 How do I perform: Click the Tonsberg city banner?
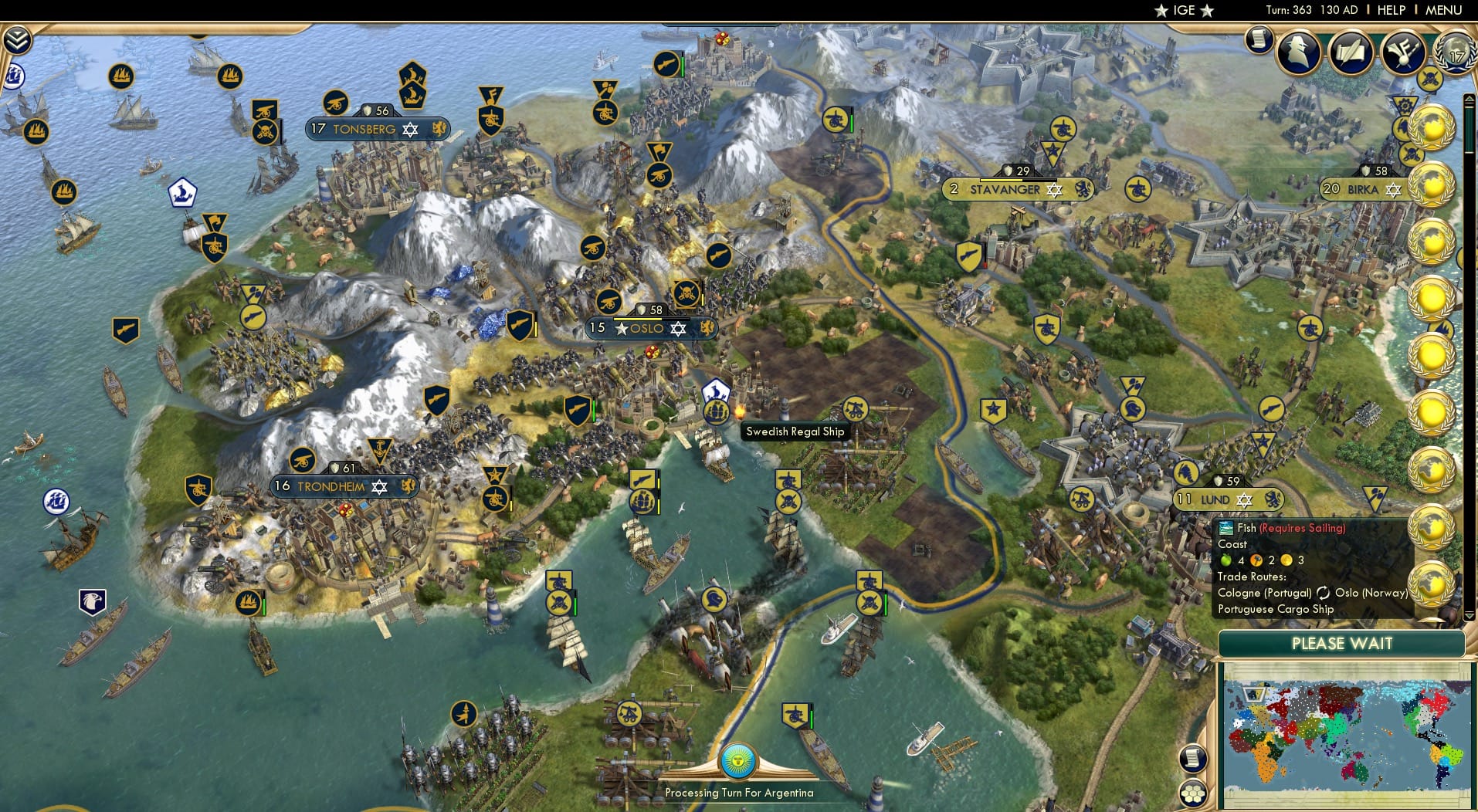(x=371, y=129)
